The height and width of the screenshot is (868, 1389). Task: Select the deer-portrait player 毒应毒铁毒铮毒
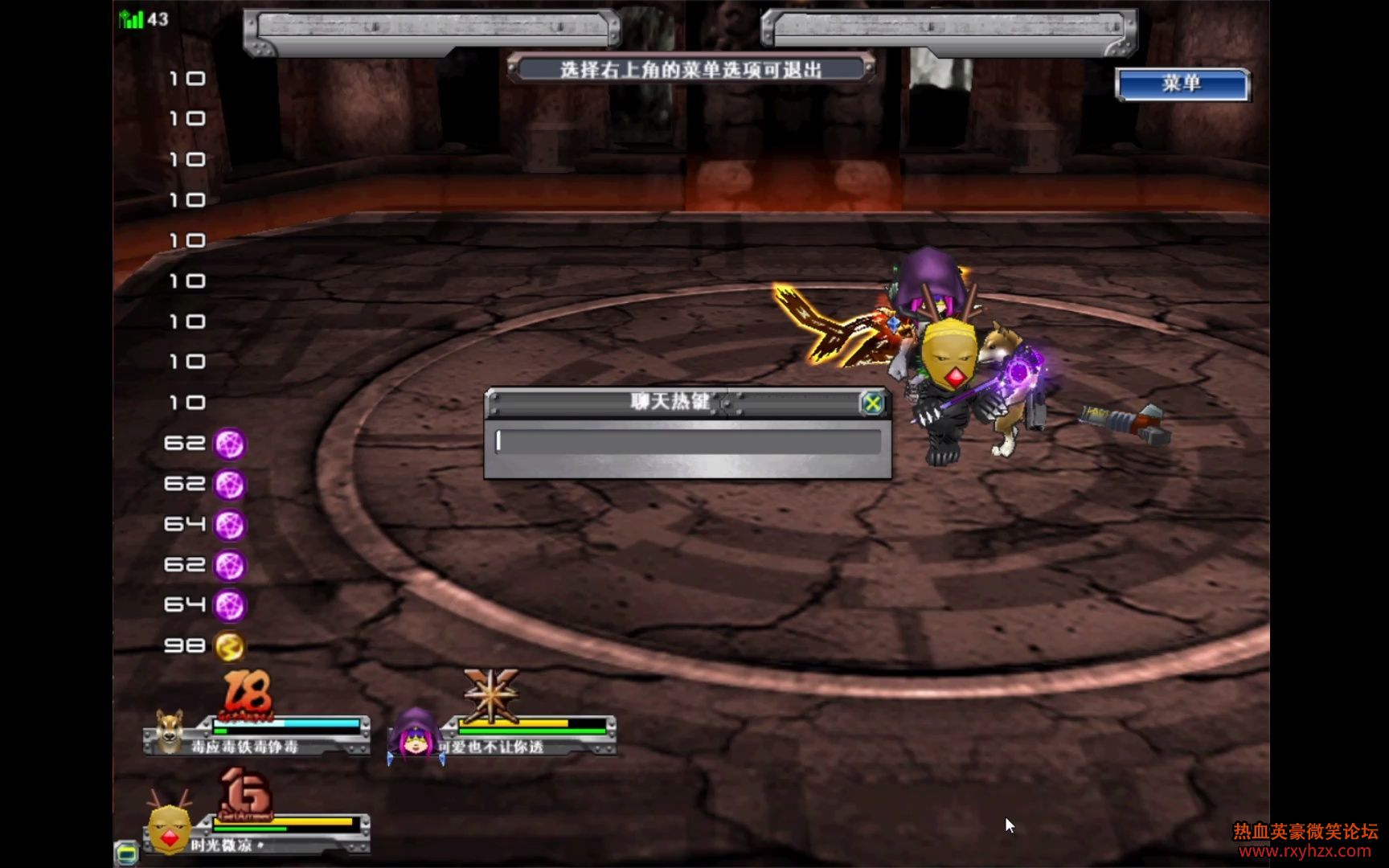170,732
